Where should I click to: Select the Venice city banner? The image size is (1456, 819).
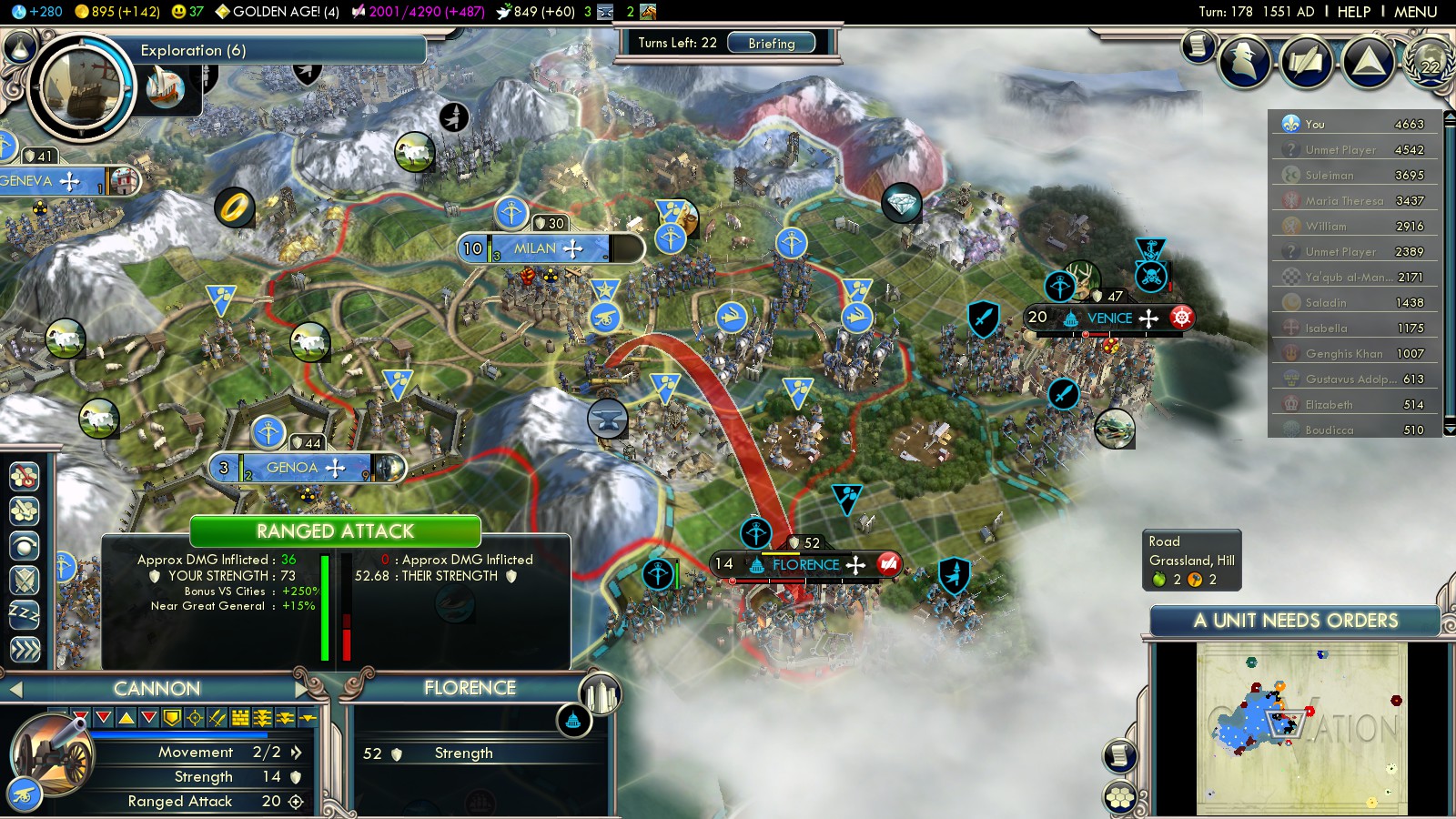point(1109,318)
